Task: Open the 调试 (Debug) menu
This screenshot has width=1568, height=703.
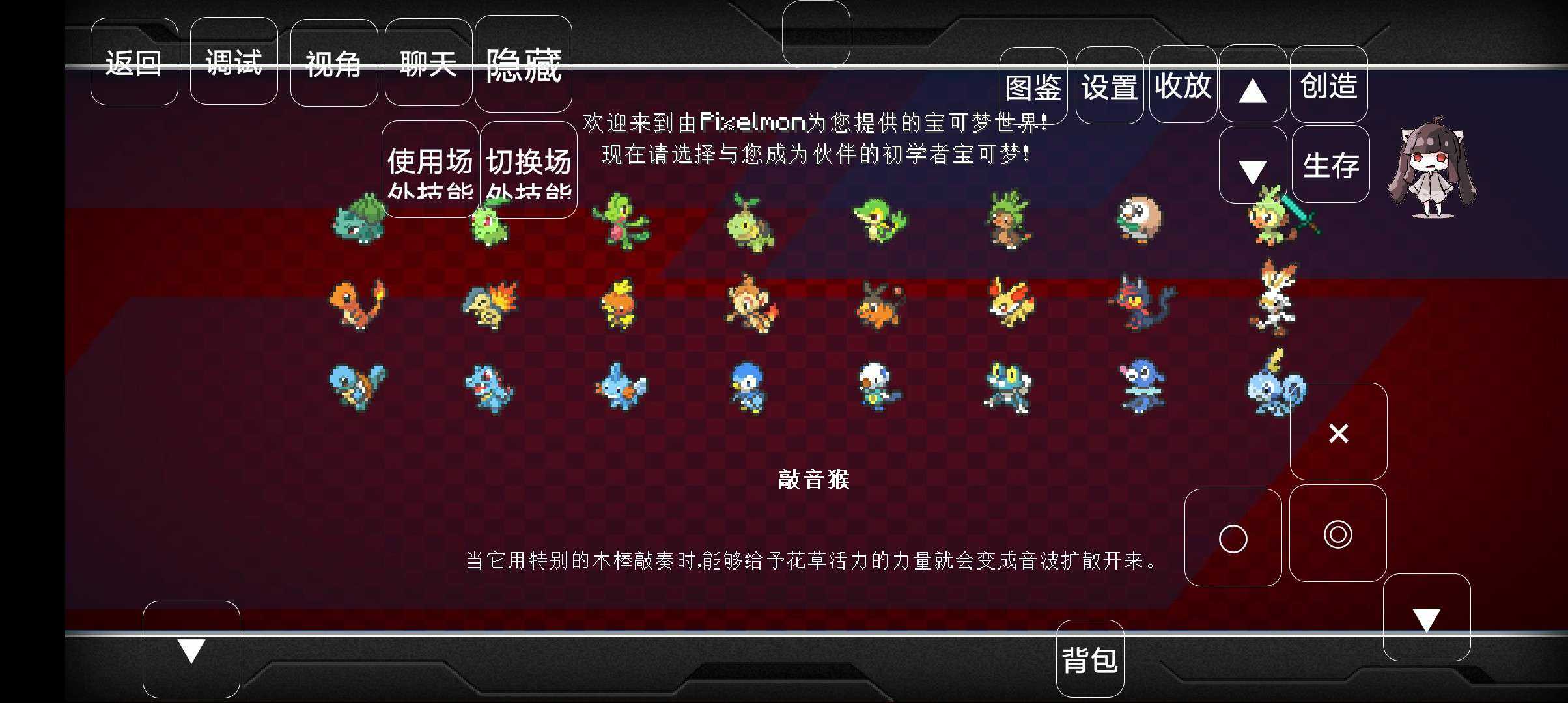Action: (x=234, y=62)
